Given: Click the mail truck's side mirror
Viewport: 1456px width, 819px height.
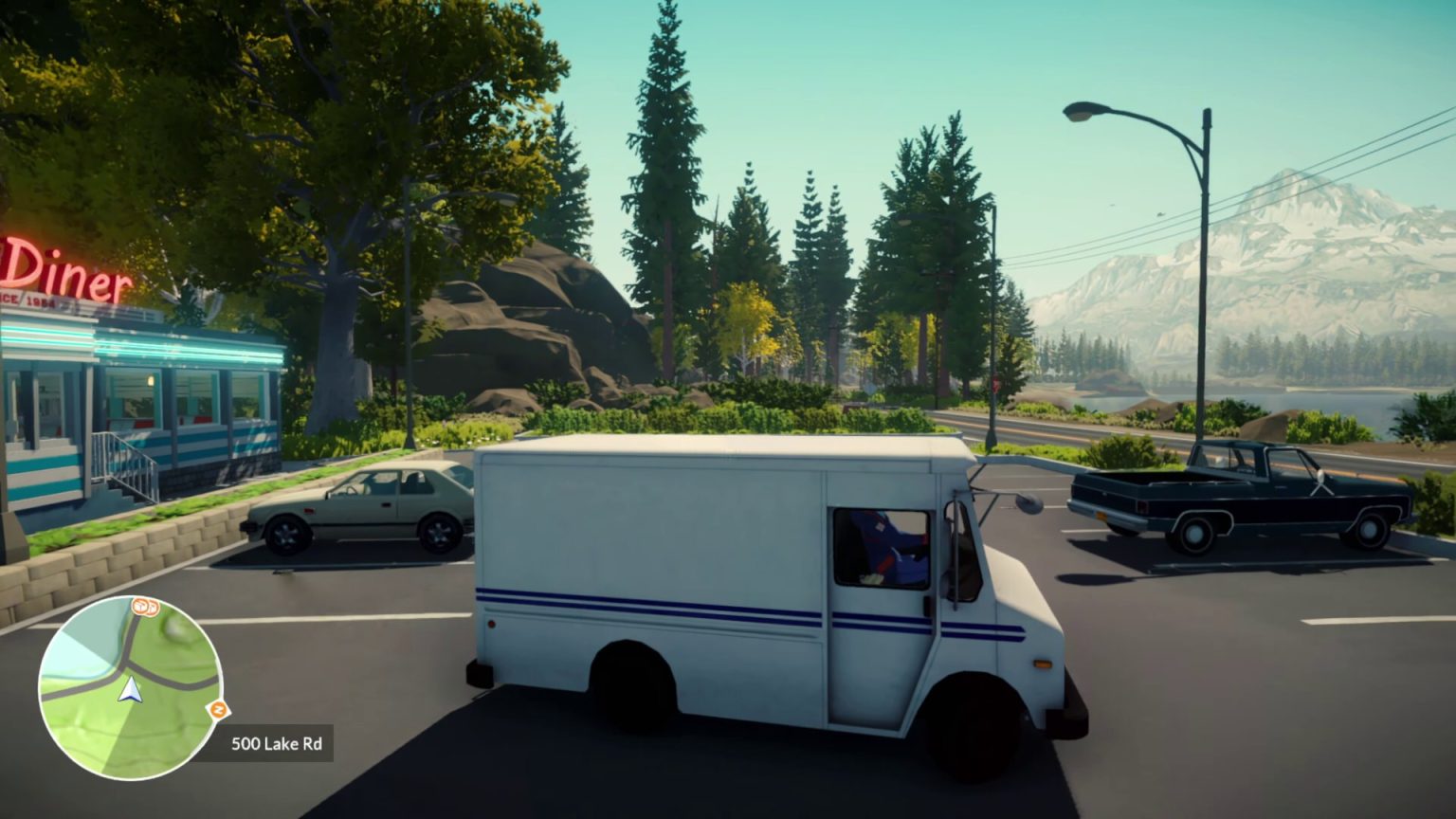Looking at the screenshot, I should (1027, 503).
